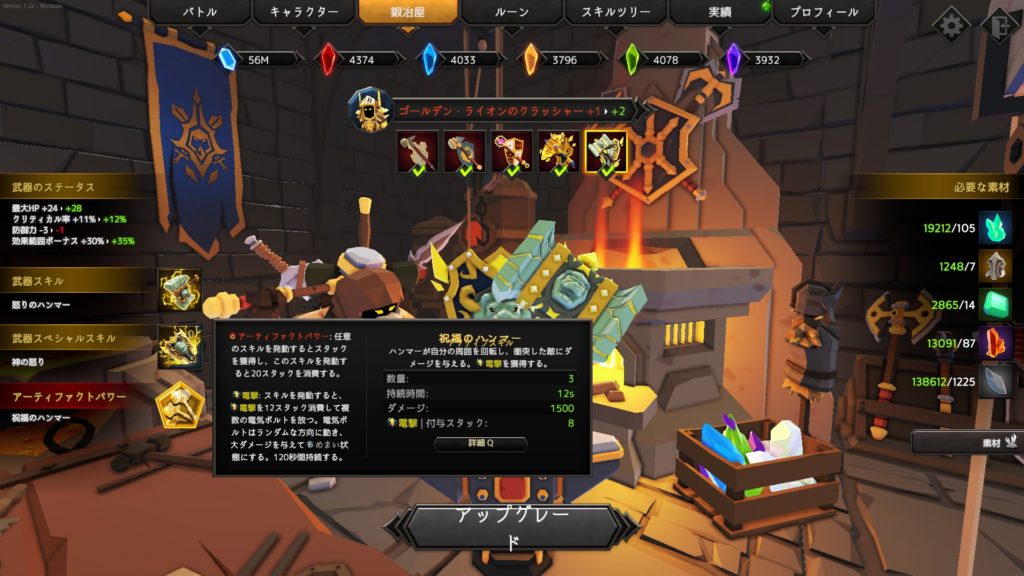Screen dimensions: 1024x576
Task: Select the 怒りのハンマー weapon skill icon
Action: pyautogui.click(x=180, y=291)
